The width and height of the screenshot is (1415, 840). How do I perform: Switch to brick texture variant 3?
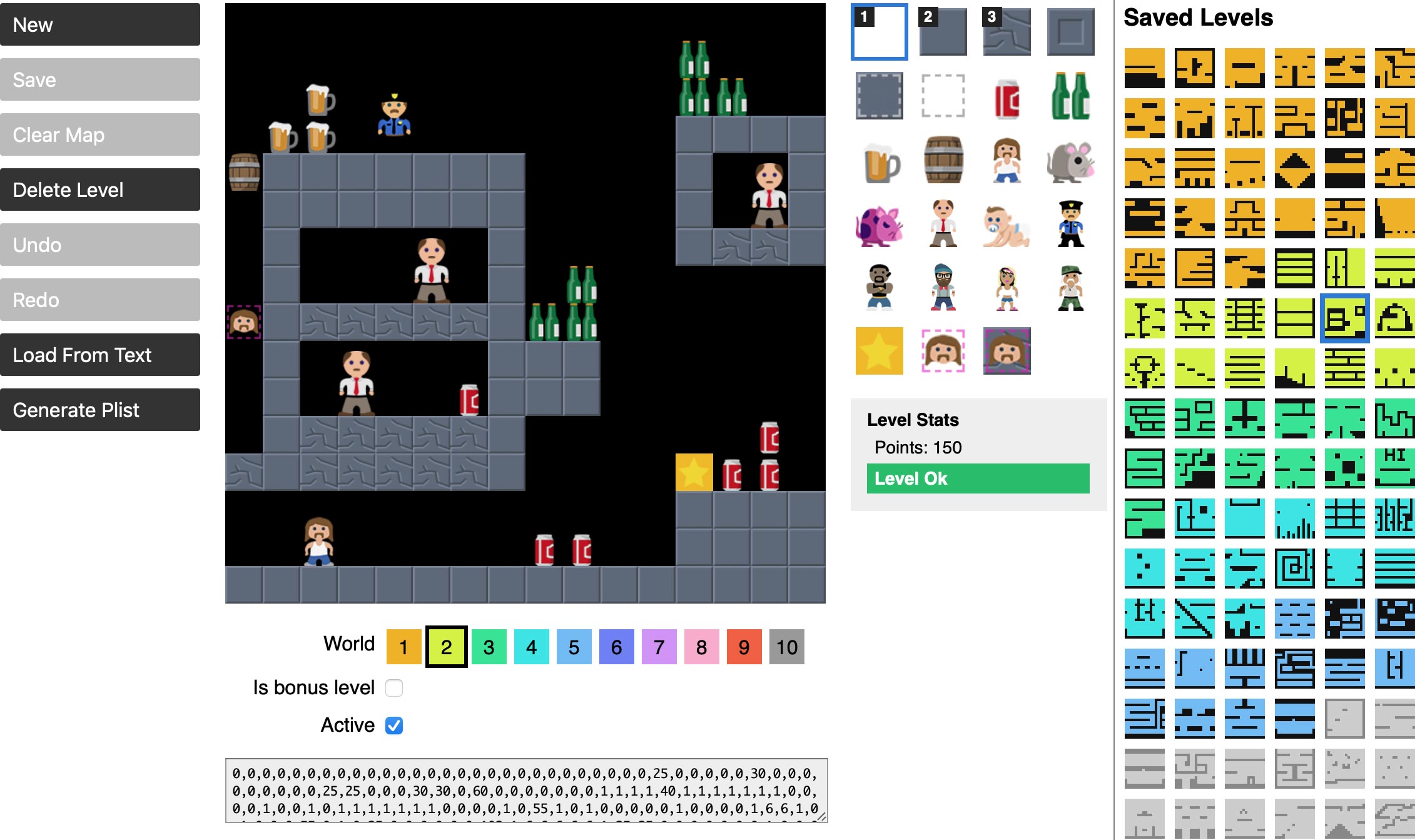point(1006,31)
